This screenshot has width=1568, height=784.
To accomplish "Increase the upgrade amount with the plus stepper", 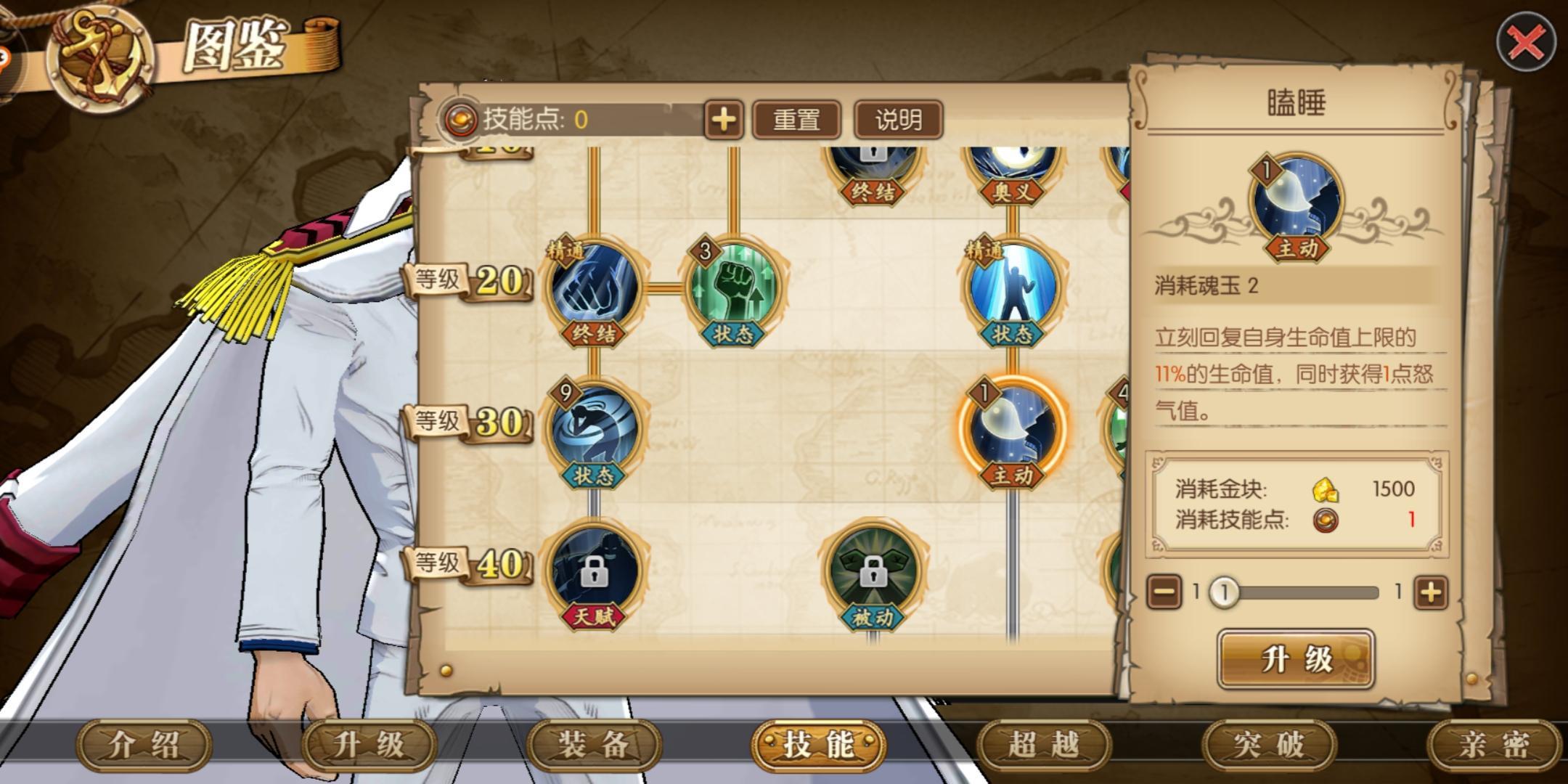I will click(1430, 592).
